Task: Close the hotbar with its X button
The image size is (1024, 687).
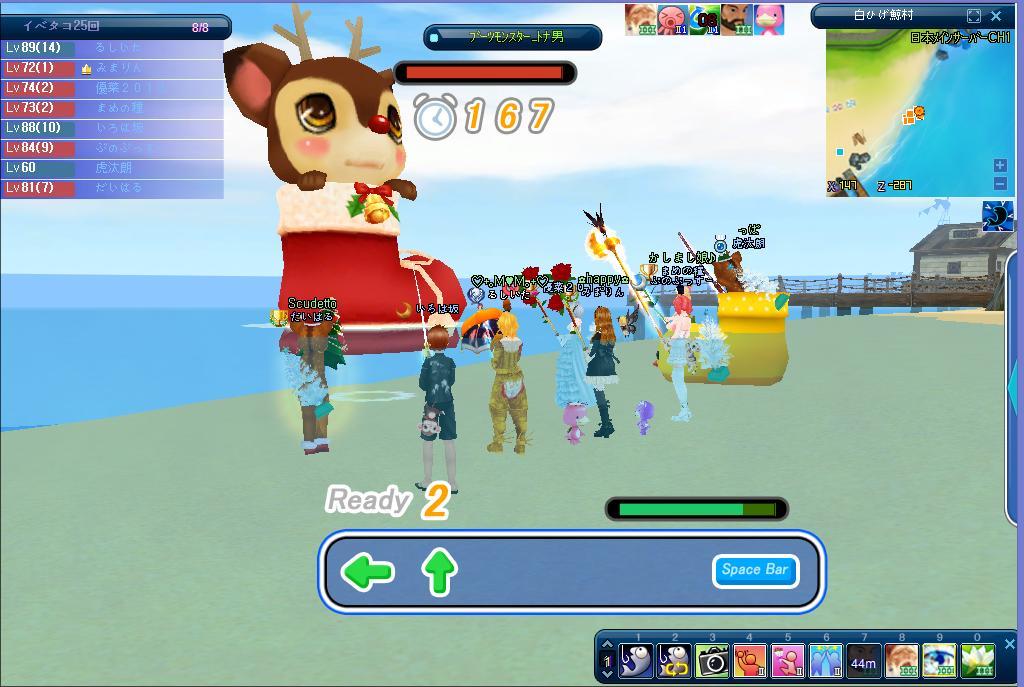Action: [1009, 645]
